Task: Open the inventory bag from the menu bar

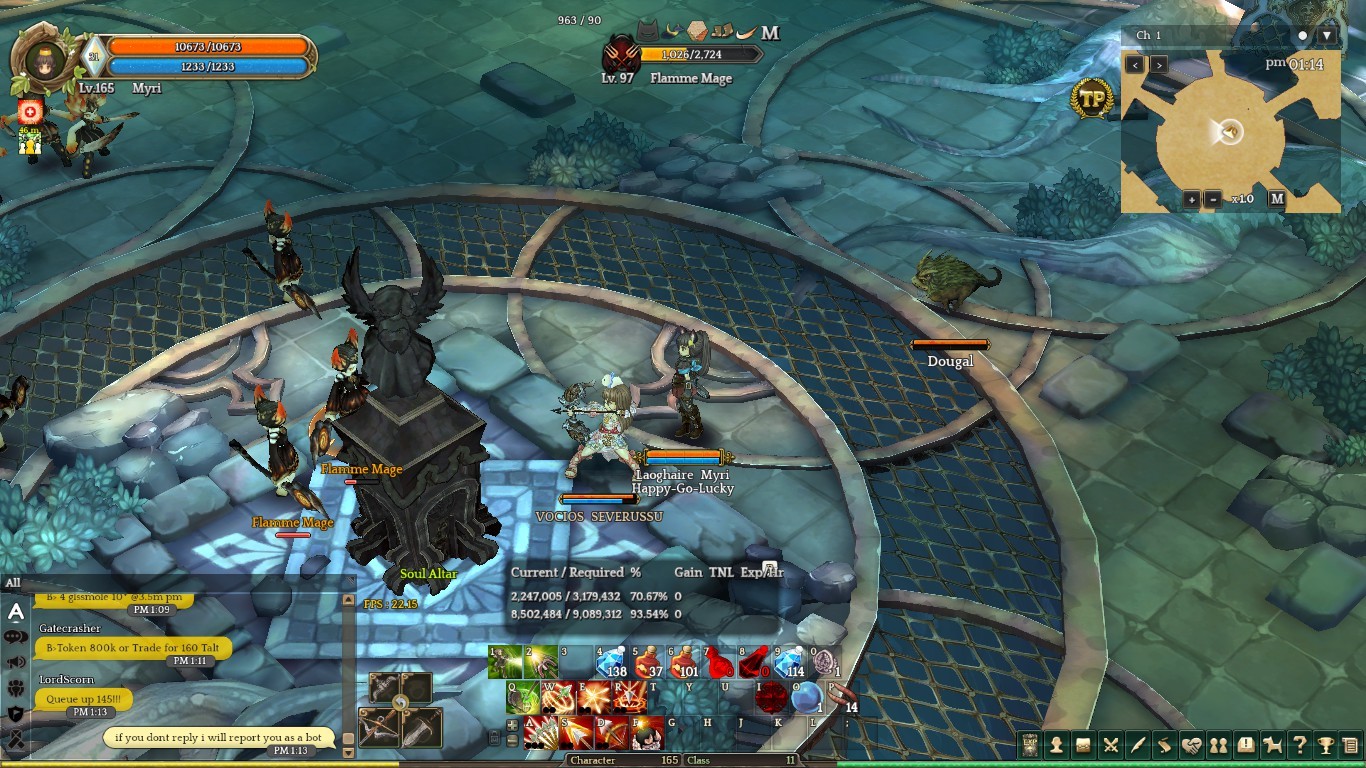Action: (x=1083, y=745)
